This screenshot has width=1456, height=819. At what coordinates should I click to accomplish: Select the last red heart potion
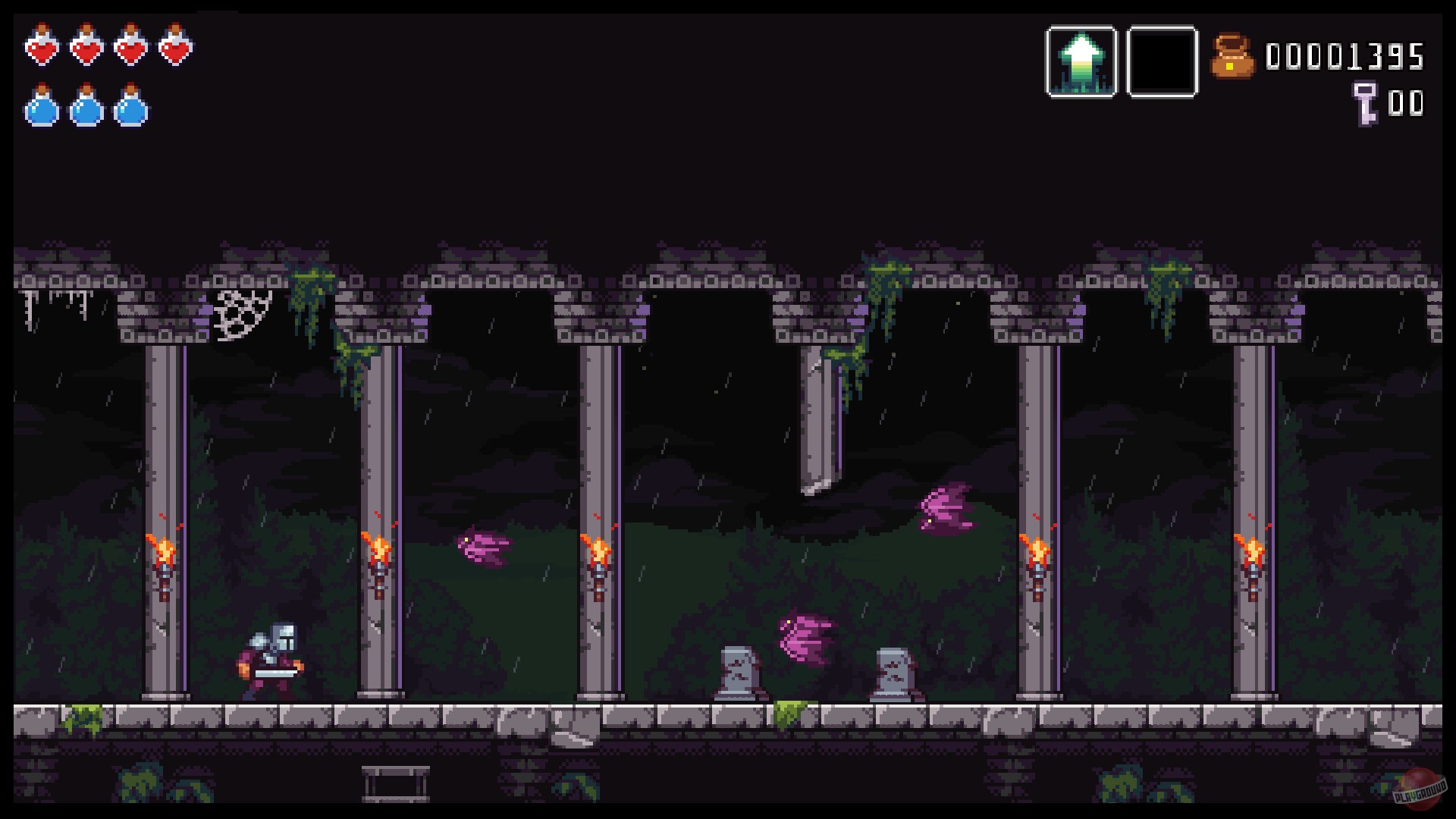(x=174, y=47)
